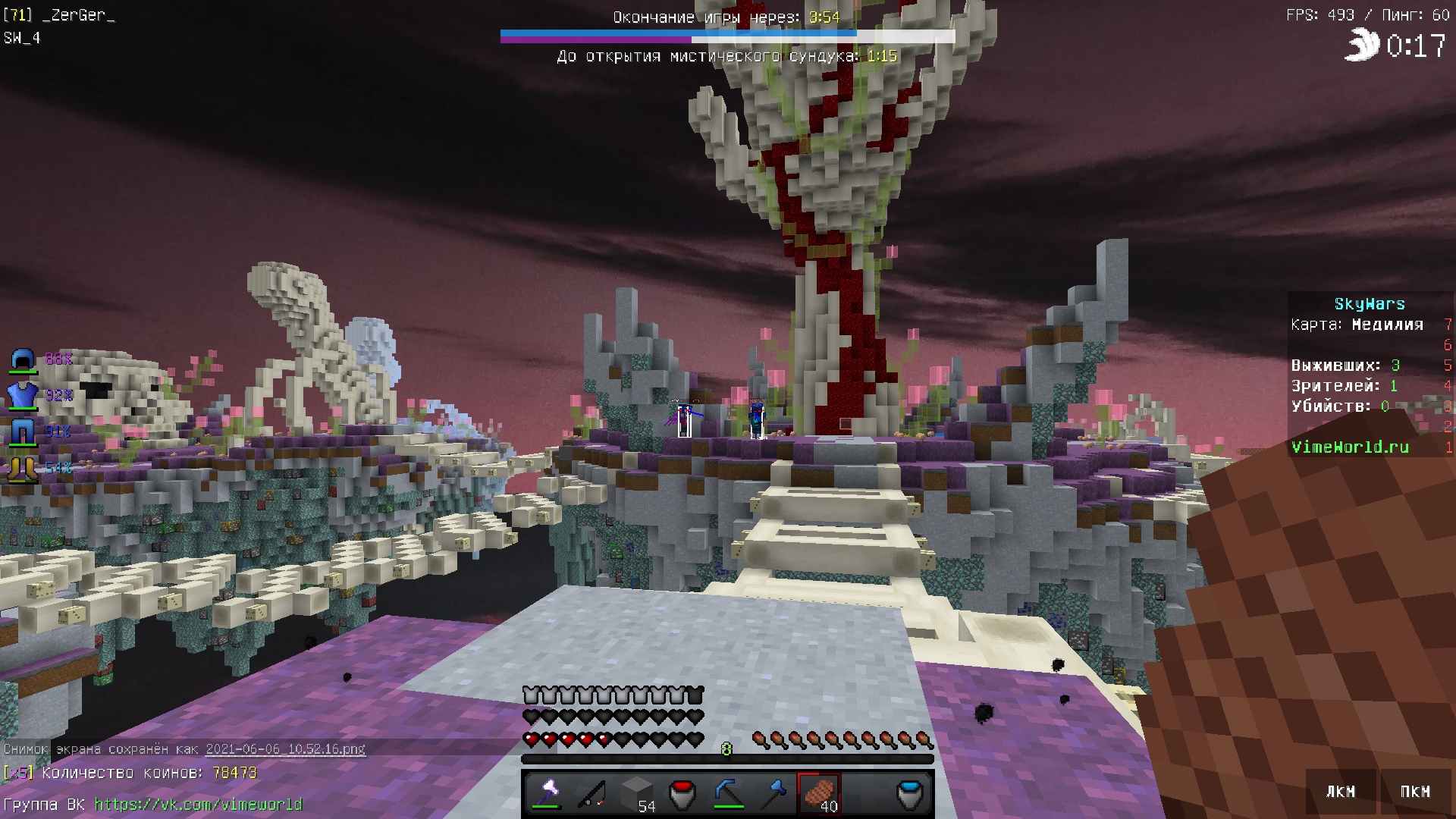Select the stone block stack of 54
The width and height of the screenshot is (1456, 819).
tap(637, 793)
